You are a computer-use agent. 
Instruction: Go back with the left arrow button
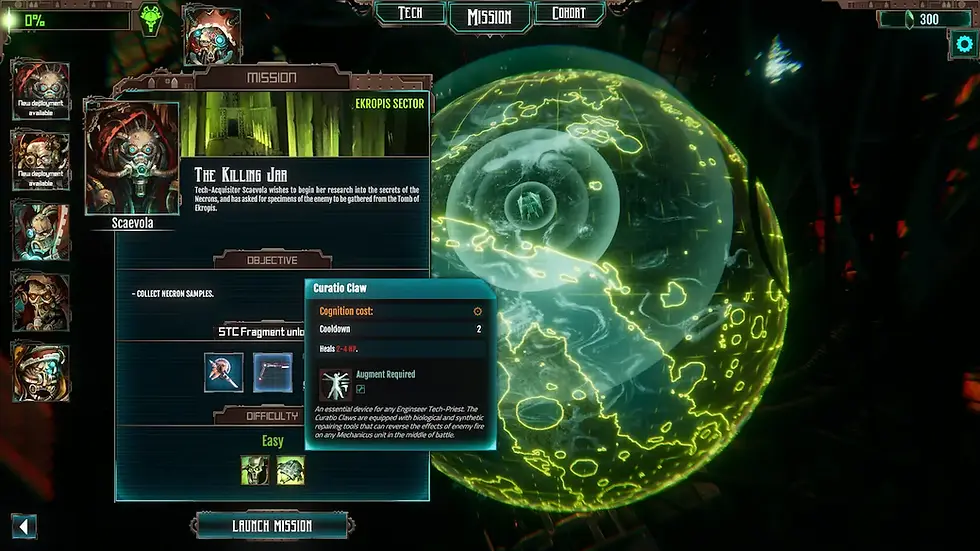point(24,526)
